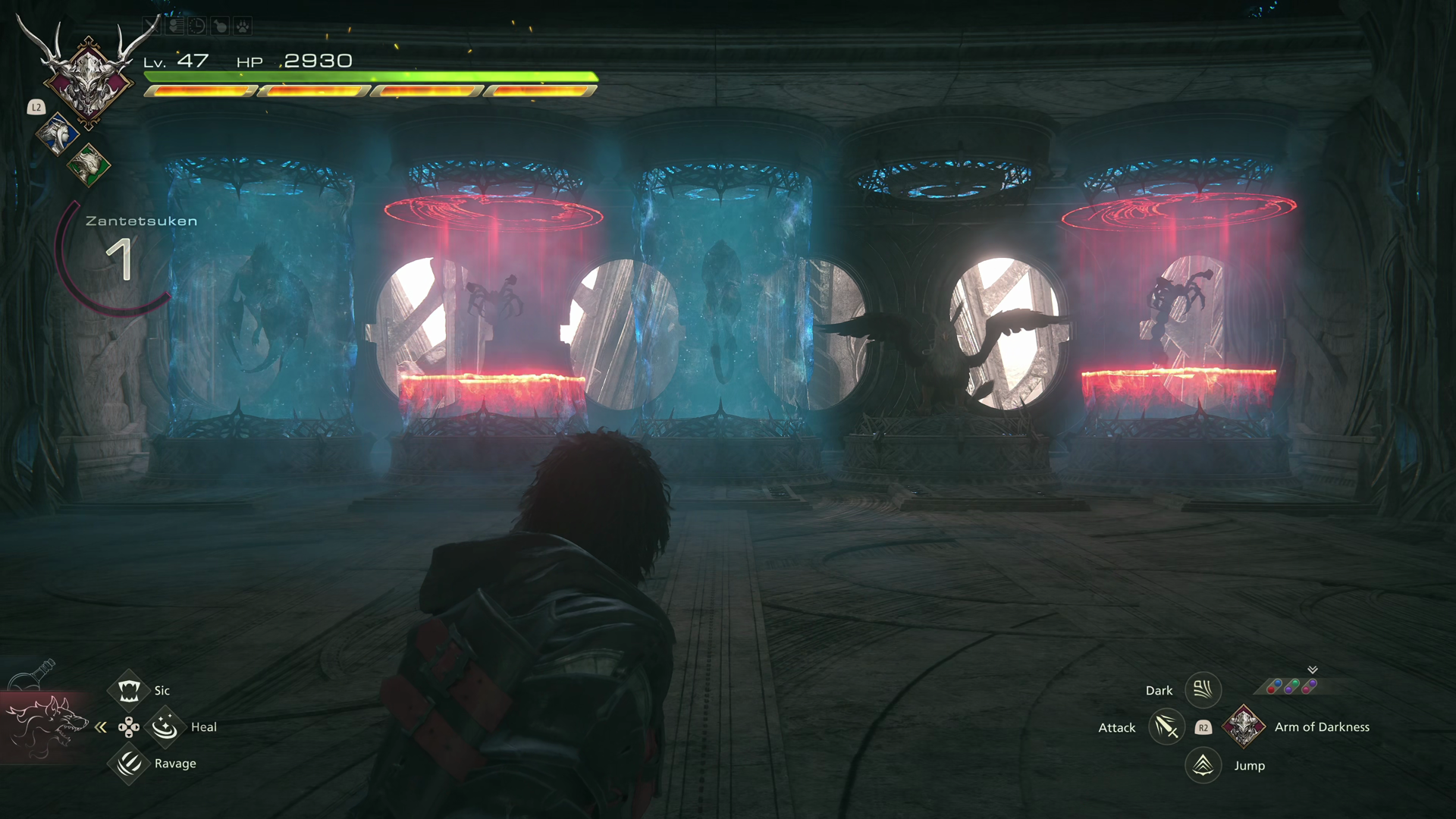This screenshot has height=819, width=1456.
Task: Click the clock status icon
Action: (196, 27)
